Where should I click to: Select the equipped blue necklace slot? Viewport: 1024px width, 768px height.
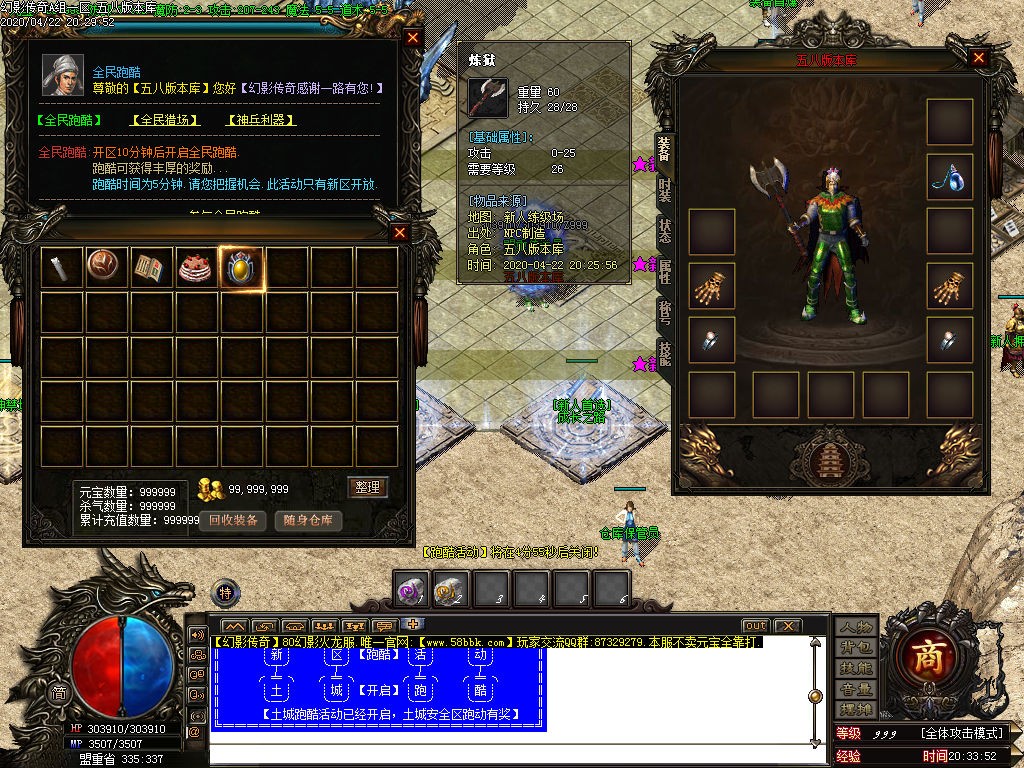[948, 177]
